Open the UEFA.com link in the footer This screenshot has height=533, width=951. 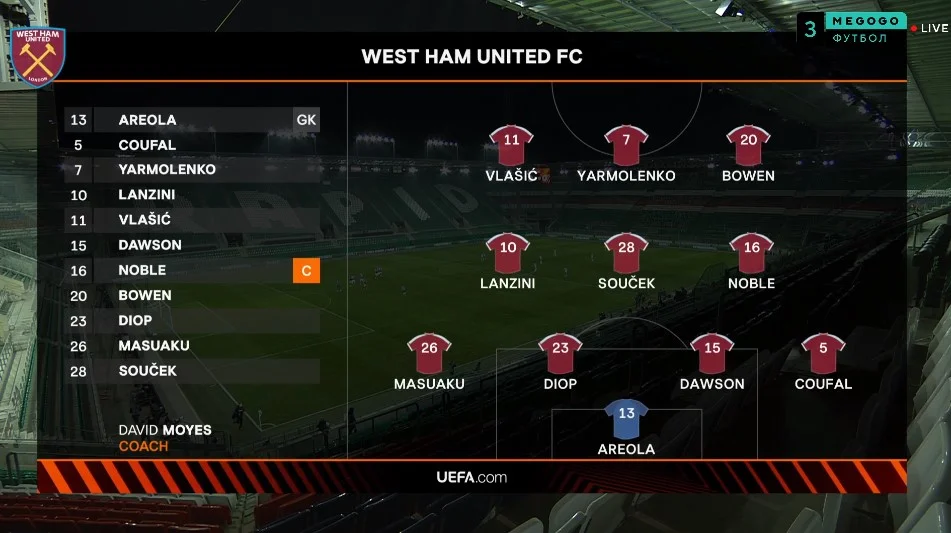(472, 477)
